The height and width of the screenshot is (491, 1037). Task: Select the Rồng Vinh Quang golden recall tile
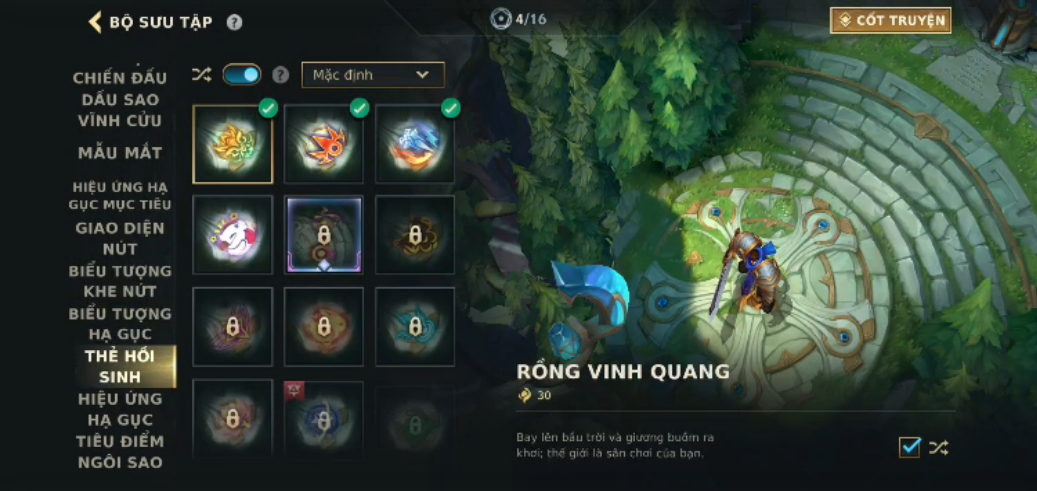[233, 144]
